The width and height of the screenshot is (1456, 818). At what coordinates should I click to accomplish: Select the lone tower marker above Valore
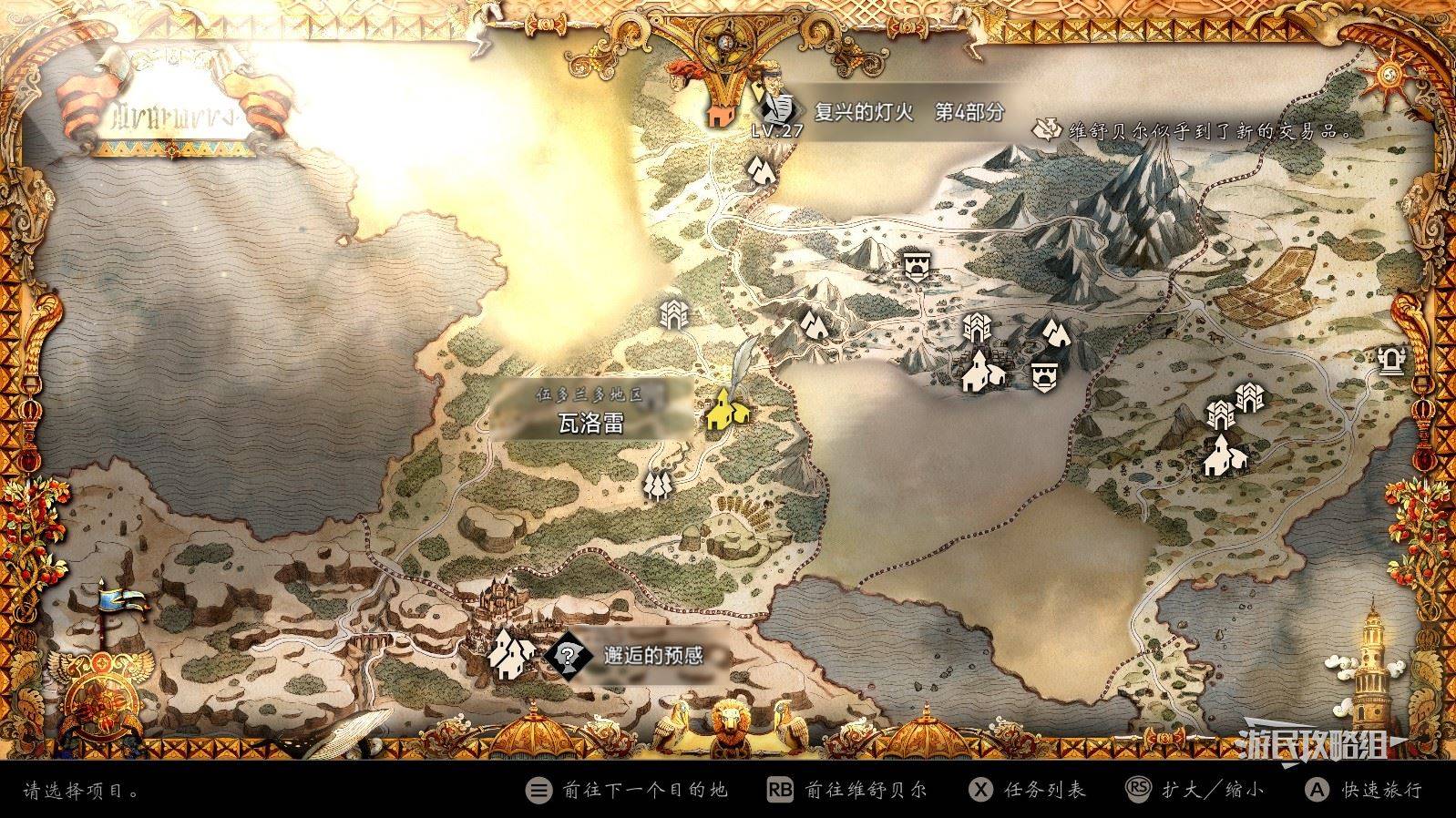(674, 315)
